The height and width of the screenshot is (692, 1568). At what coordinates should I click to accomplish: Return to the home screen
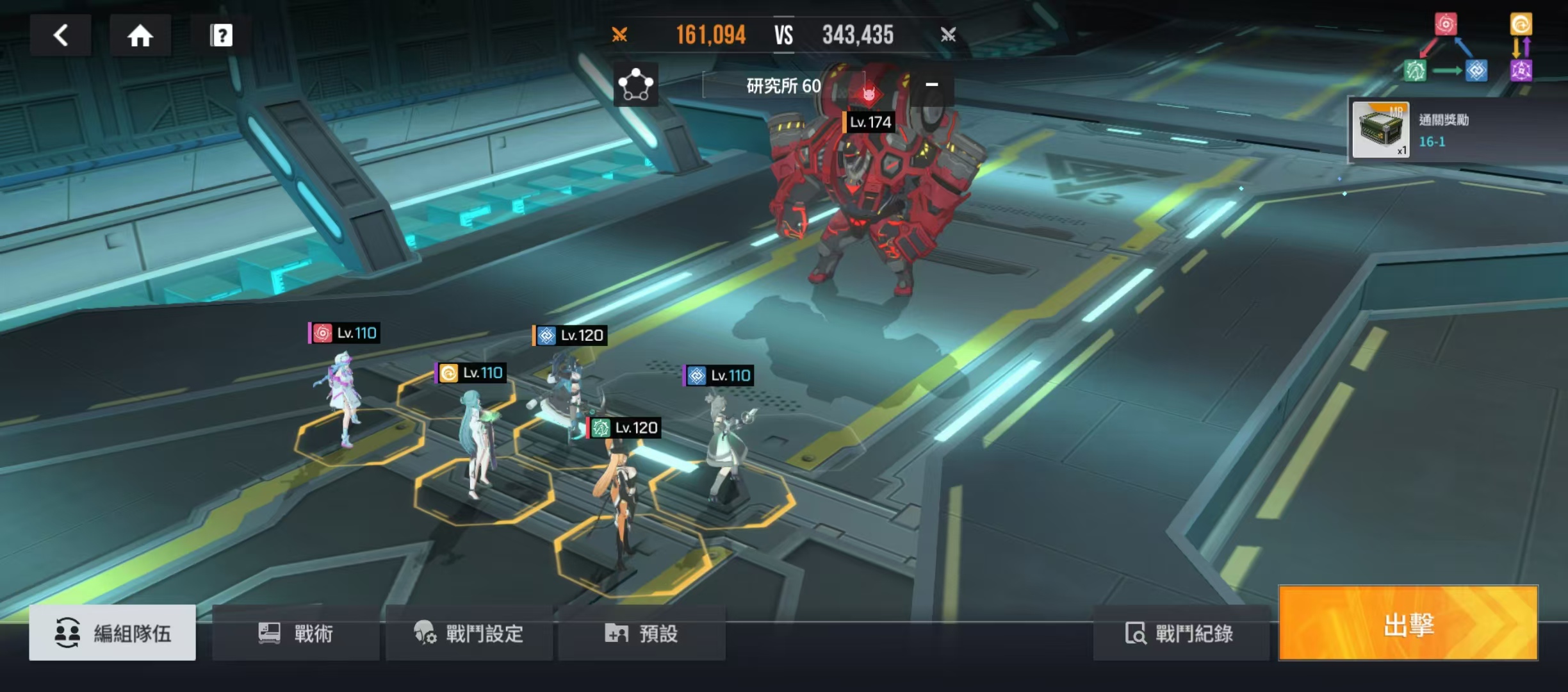point(140,35)
